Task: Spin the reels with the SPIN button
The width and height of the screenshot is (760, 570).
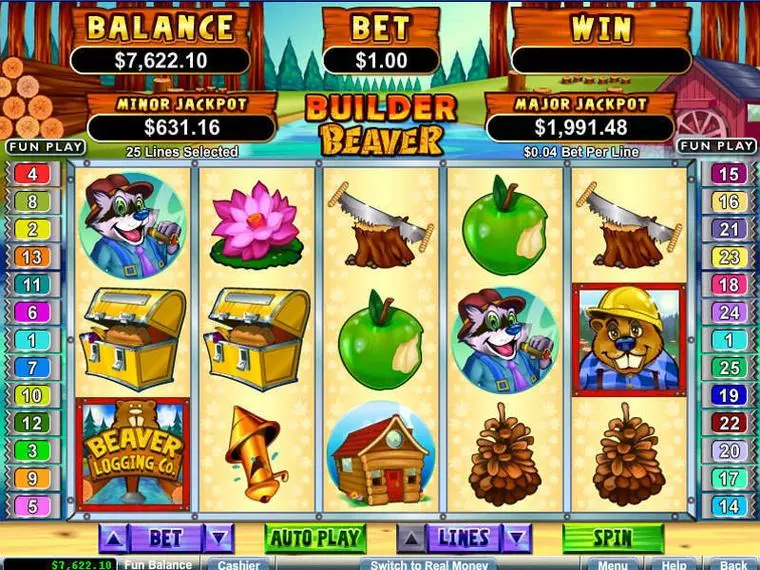Action: pos(612,538)
